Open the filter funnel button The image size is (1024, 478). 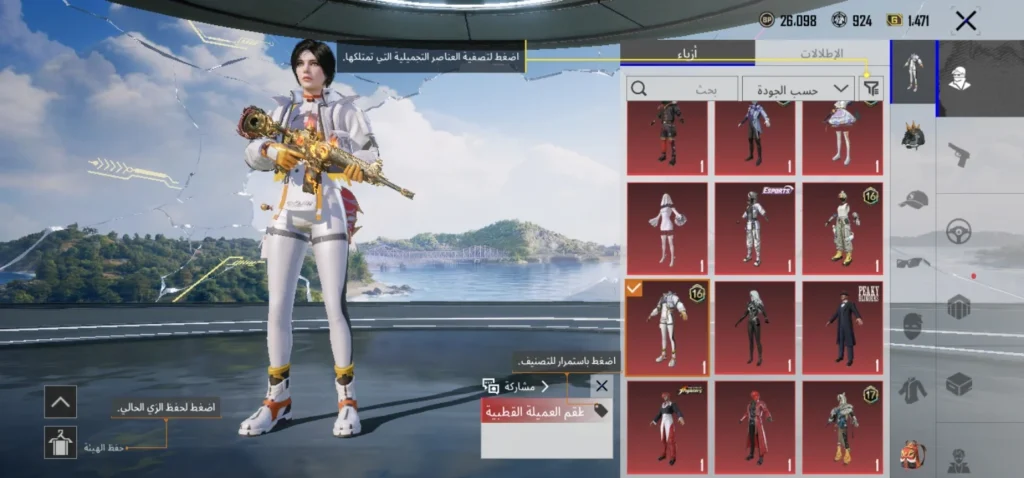tap(872, 89)
